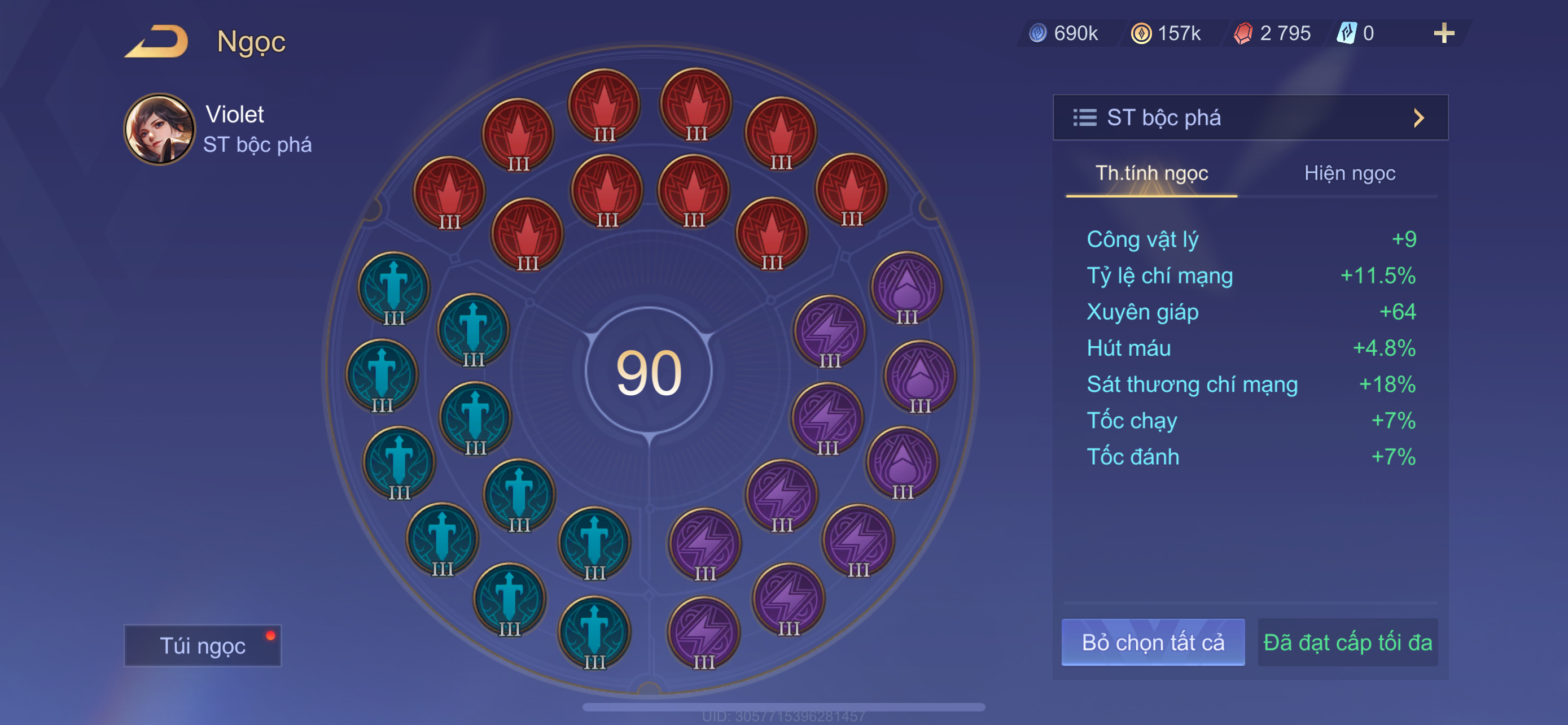The width and height of the screenshot is (1568, 725).
Task: Open the Túi ngọc bag
Action: coord(202,645)
